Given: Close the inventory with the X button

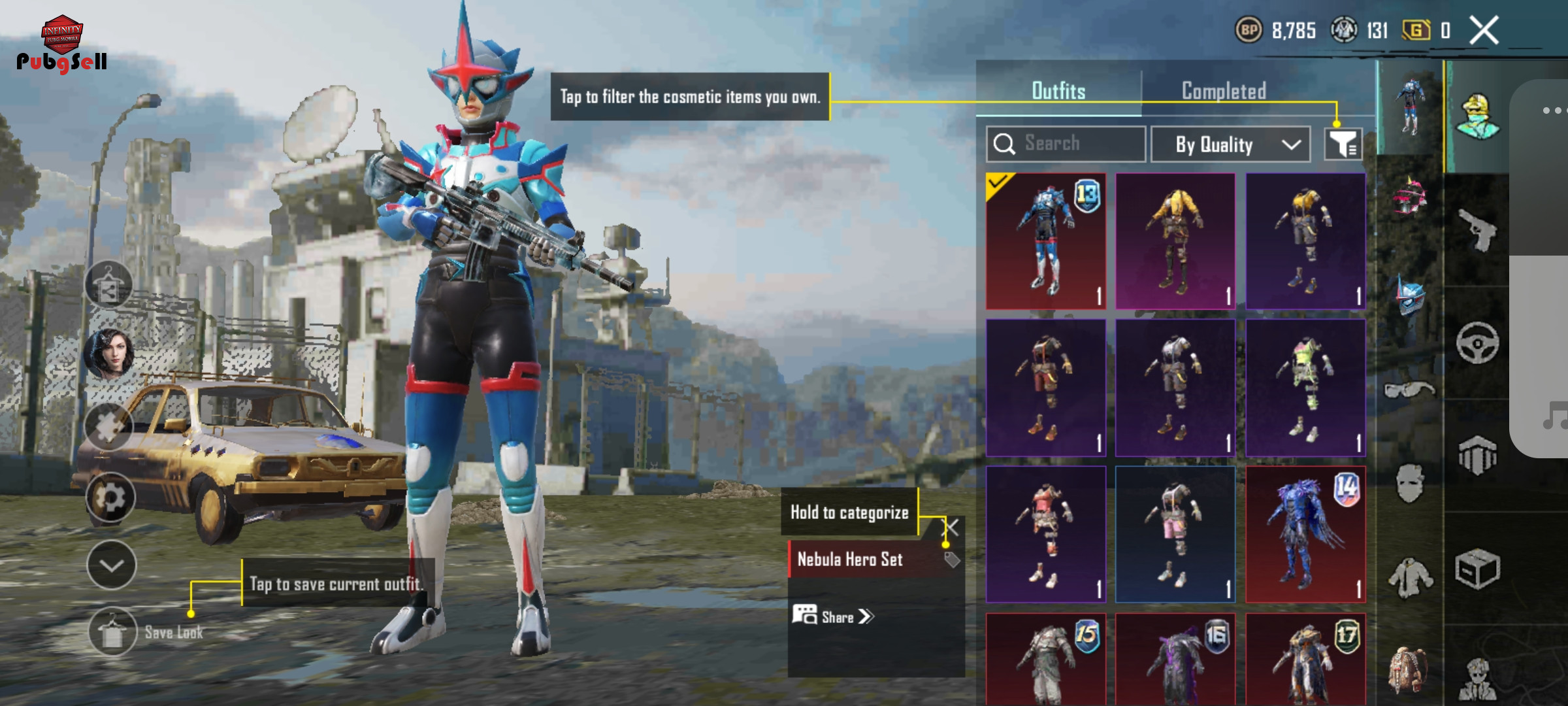Looking at the screenshot, I should click(x=1484, y=31).
